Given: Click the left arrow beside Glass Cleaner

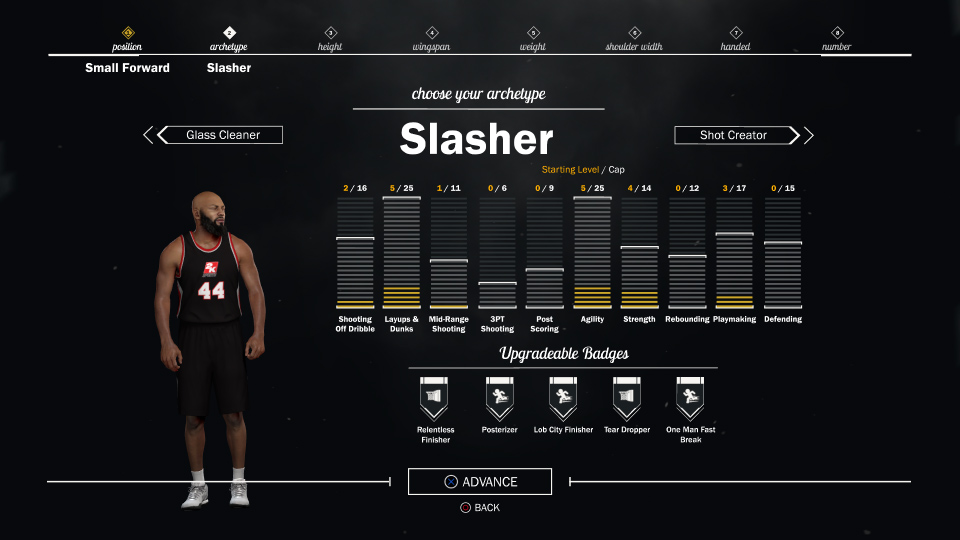Looking at the screenshot, I should pos(148,135).
